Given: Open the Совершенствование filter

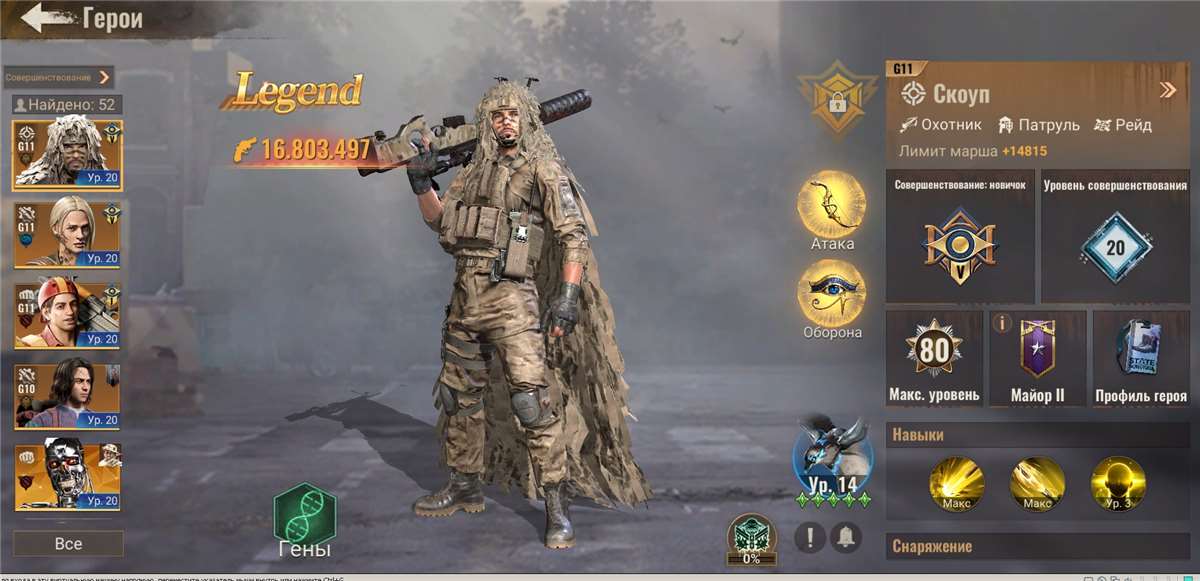Looking at the screenshot, I should click(x=58, y=77).
